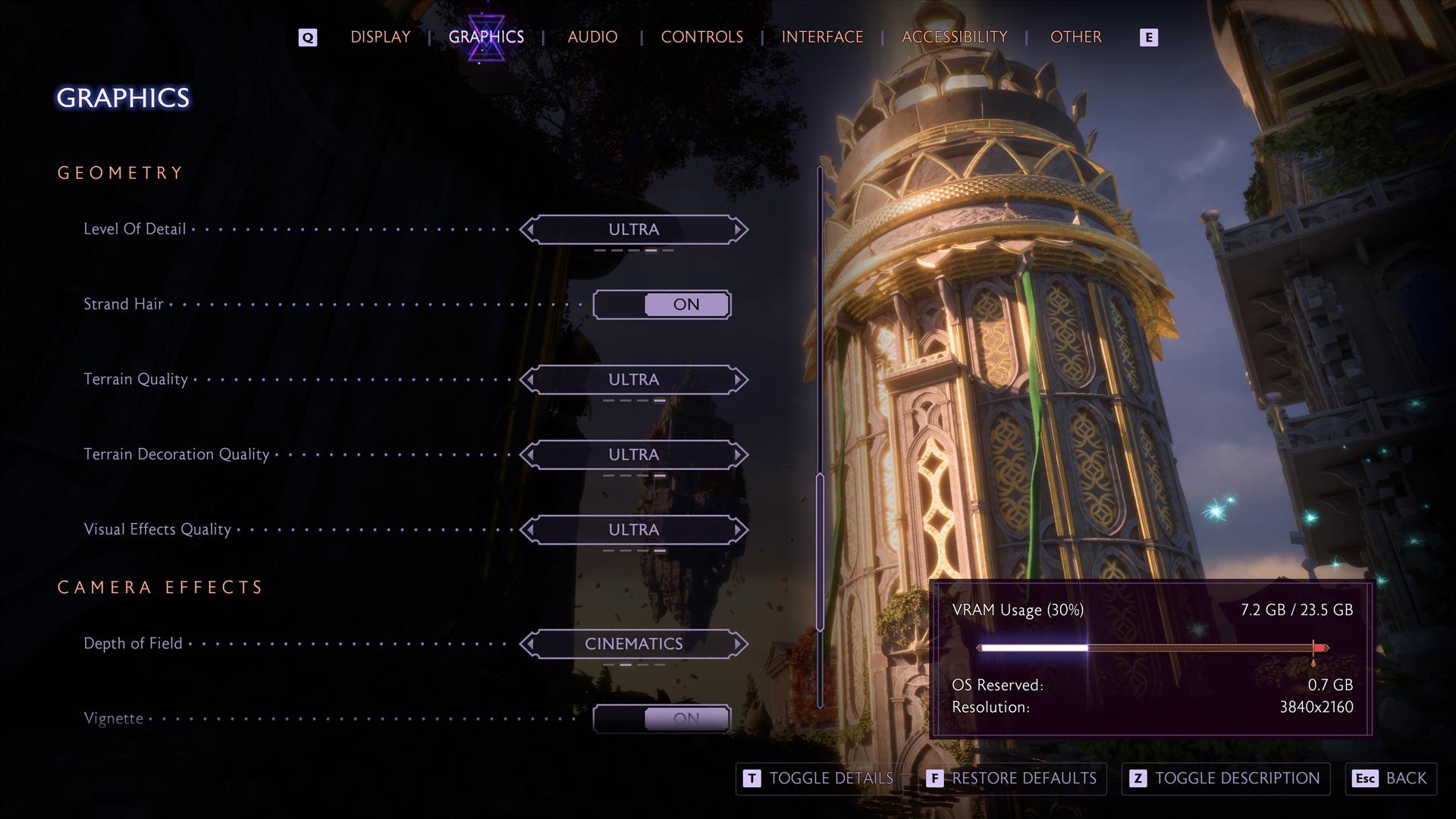1456x819 pixels.
Task: Go to the Controls tab
Action: pyautogui.click(x=701, y=37)
